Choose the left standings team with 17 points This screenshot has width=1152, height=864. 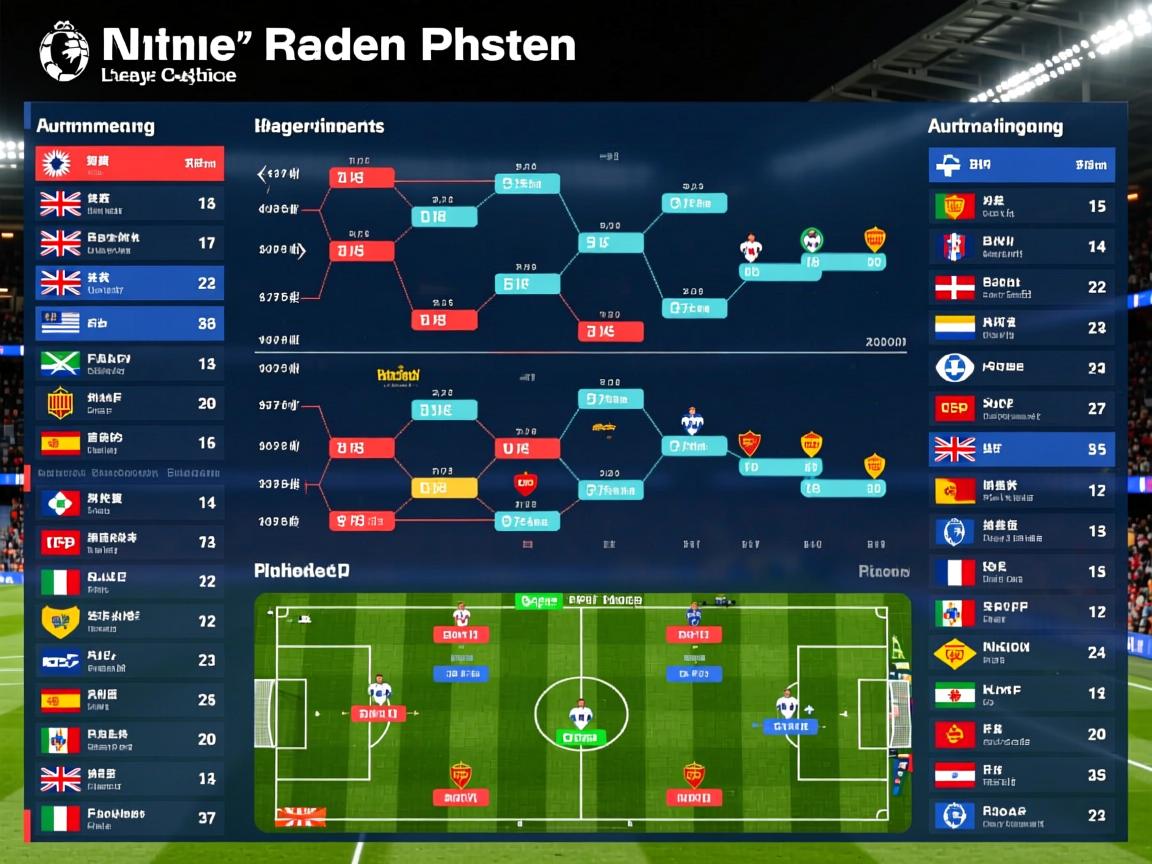pyautogui.click(x=130, y=243)
